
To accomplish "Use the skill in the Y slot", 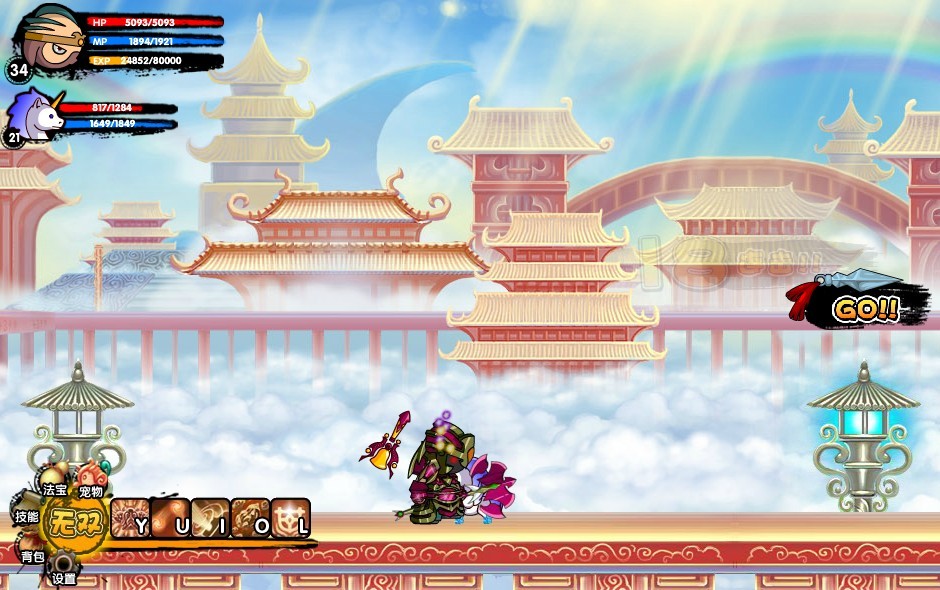I will tap(130, 518).
